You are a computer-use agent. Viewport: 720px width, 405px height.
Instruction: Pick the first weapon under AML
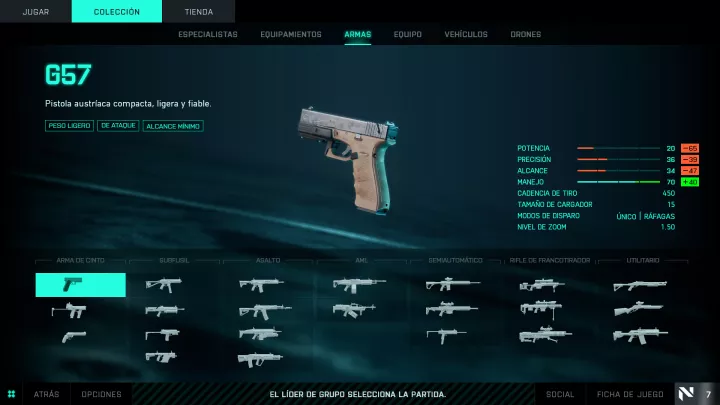pyautogui.click(x=359, y=285)
